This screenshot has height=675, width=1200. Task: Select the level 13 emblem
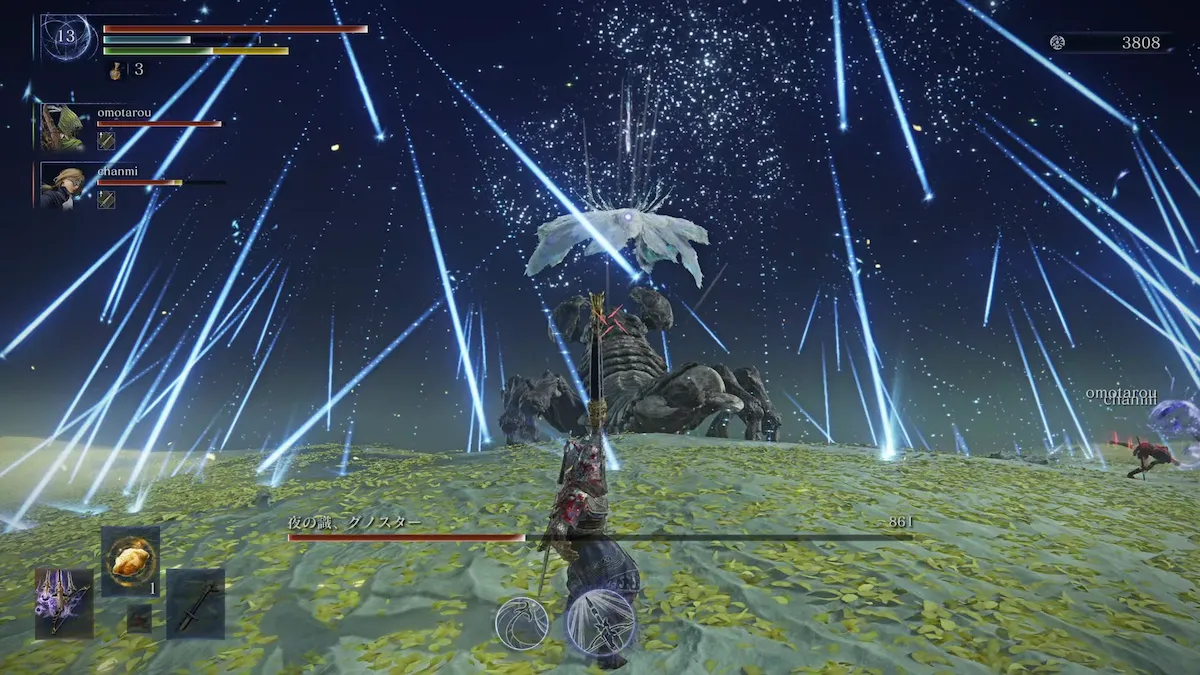point(65,37)
